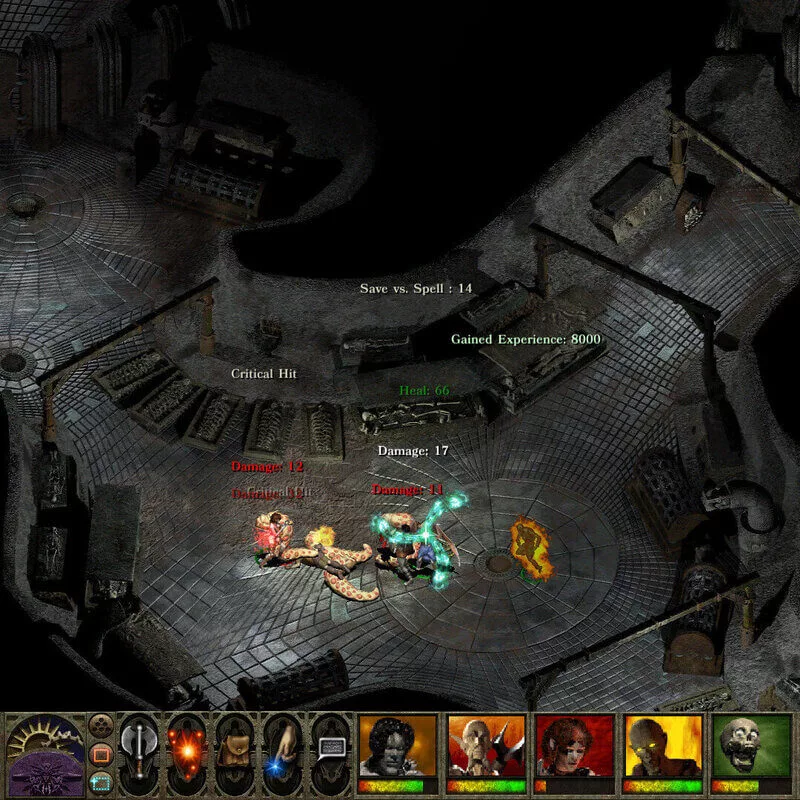Pick Morte the floating skull portrait
Image resolution: width=800 pixels, height=800 pixels.
pos(750,749)
